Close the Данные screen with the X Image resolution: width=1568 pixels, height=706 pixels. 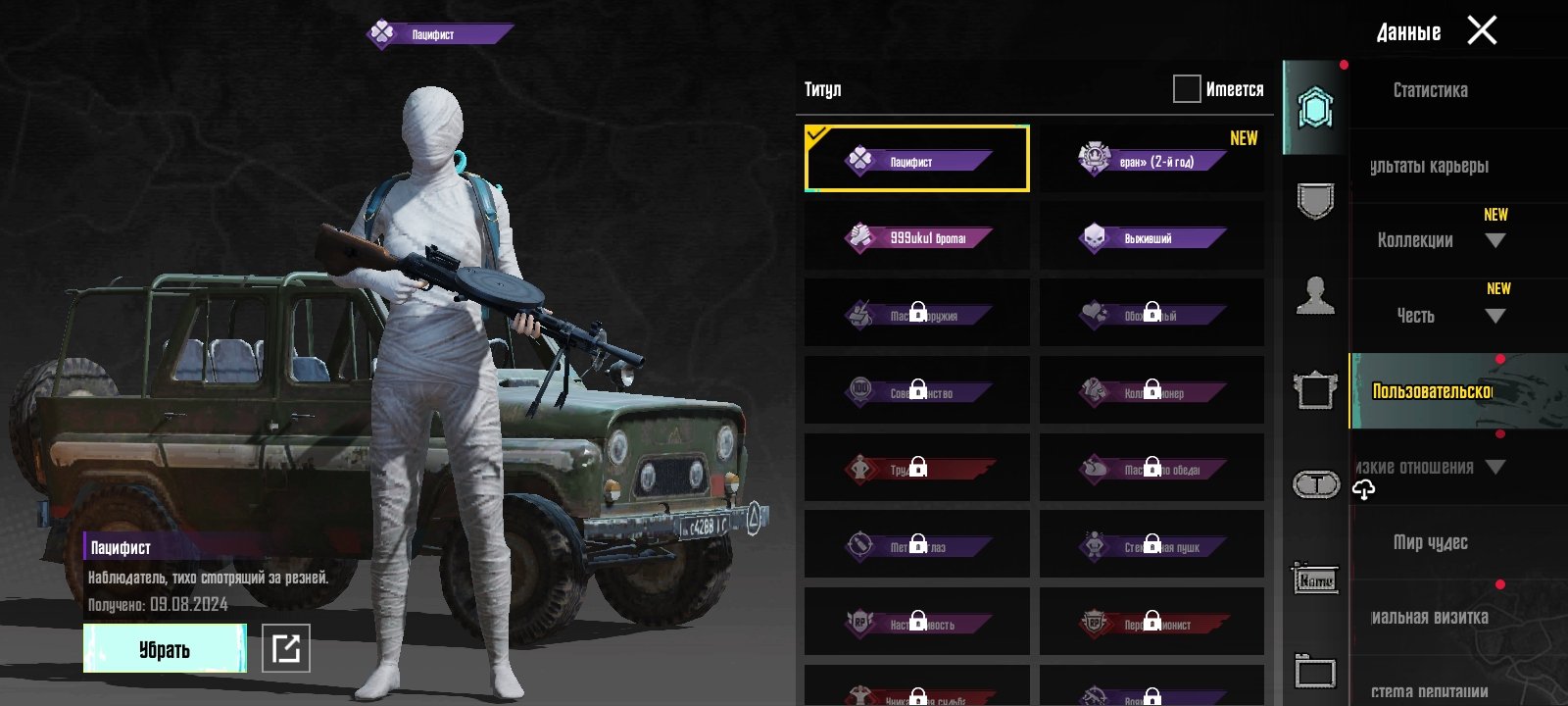tap(1482, 30)
